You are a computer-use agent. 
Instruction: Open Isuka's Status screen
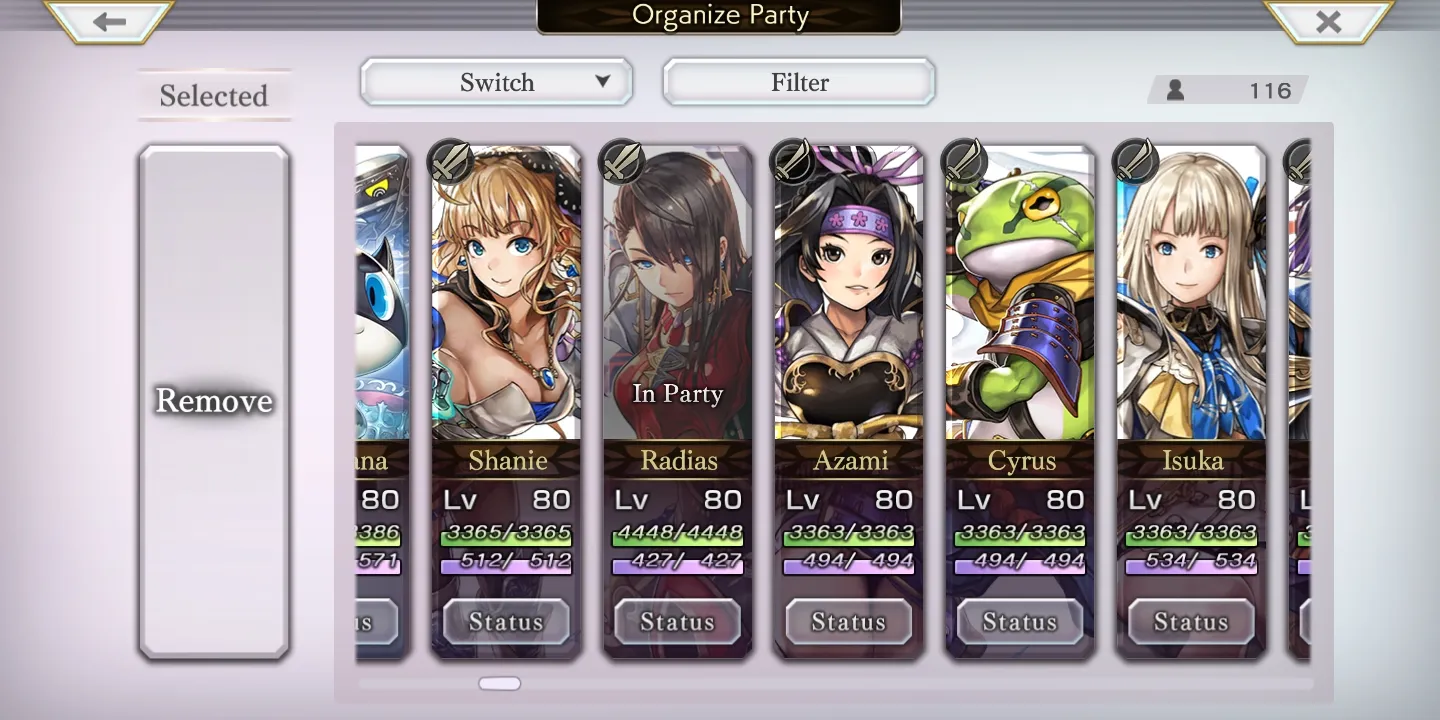pyautogui.click(x=1191, y=622)
